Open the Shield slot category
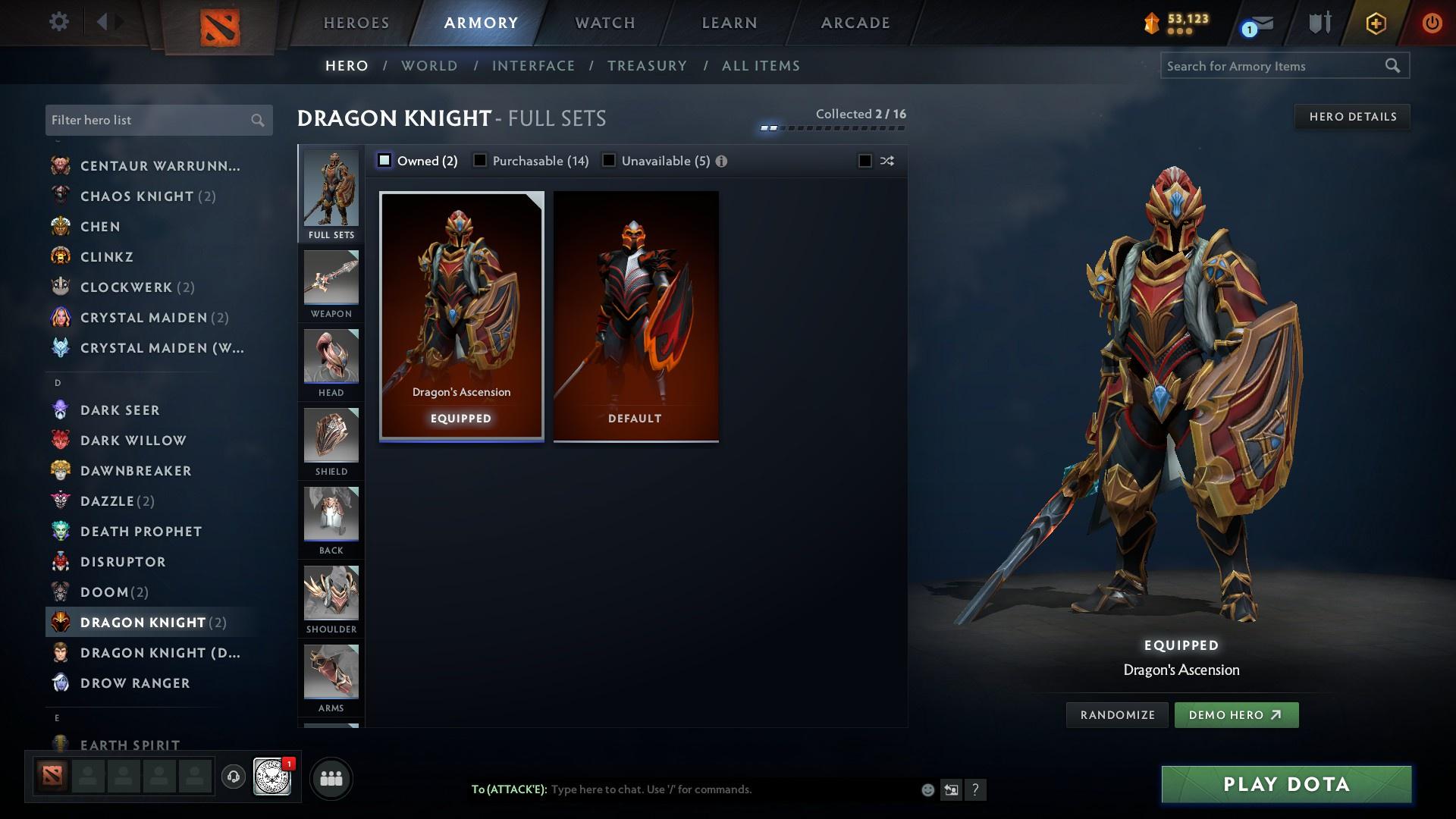Viewport: 1456px width, 819px height. pyautogui.click(x=331, y=437)
